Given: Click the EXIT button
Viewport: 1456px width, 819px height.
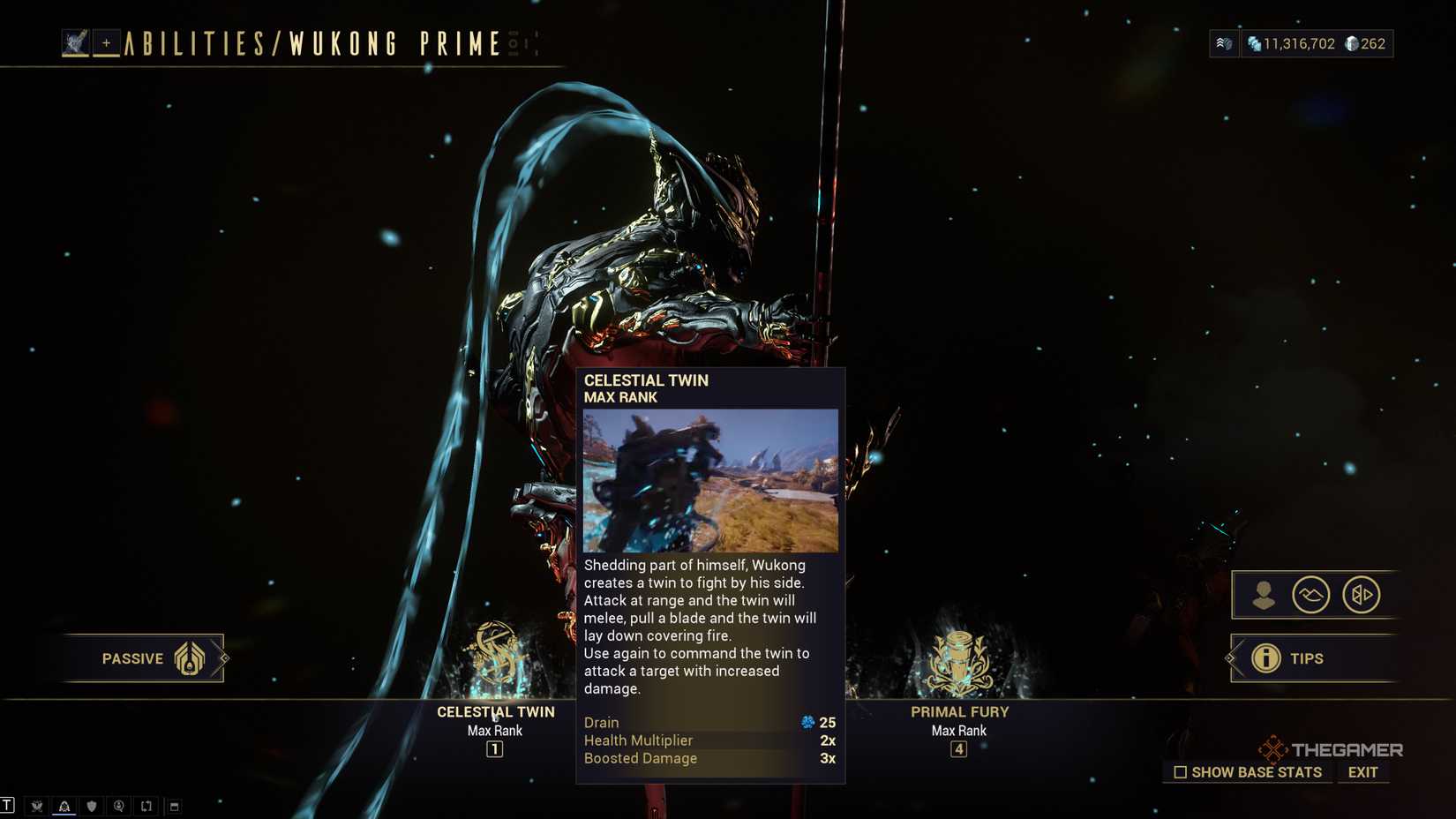Looking at the screenshot, I should click(1362, 771).
